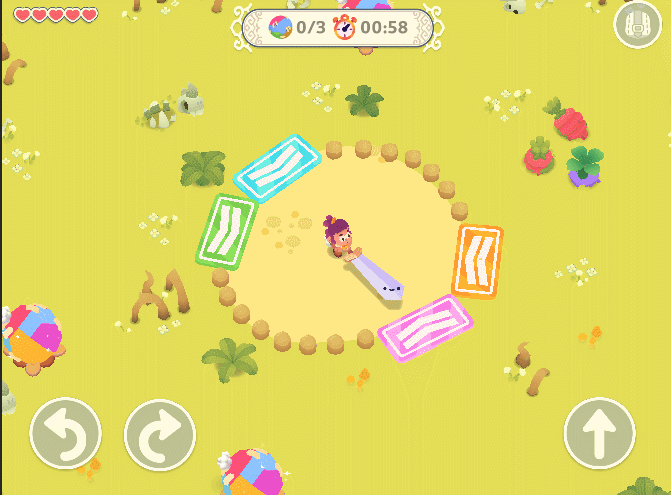This screenshot has width=671, height=495.
Task: Open the backpack menu icon
Action: [638, 27]
